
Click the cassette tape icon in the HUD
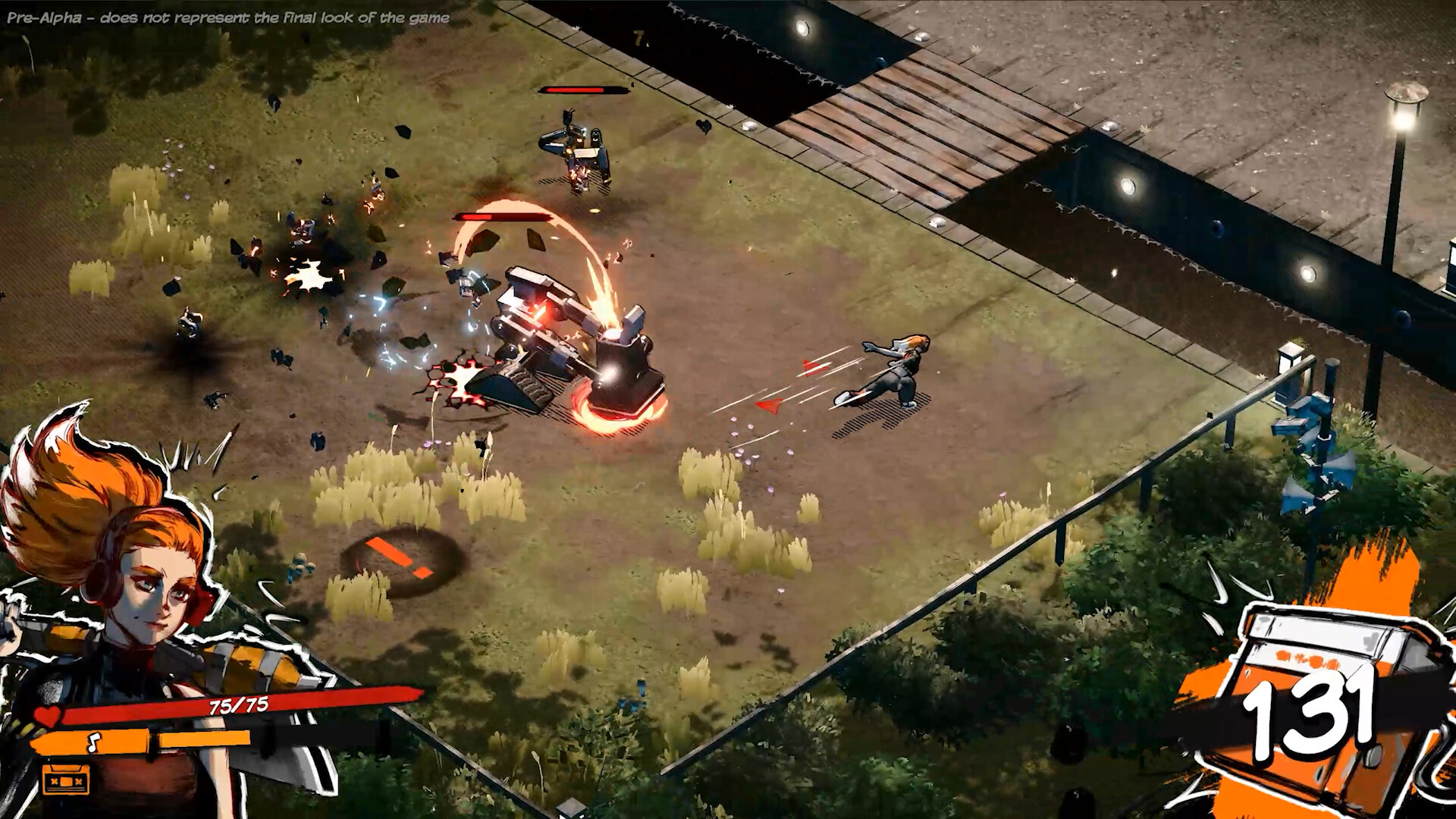64,781
